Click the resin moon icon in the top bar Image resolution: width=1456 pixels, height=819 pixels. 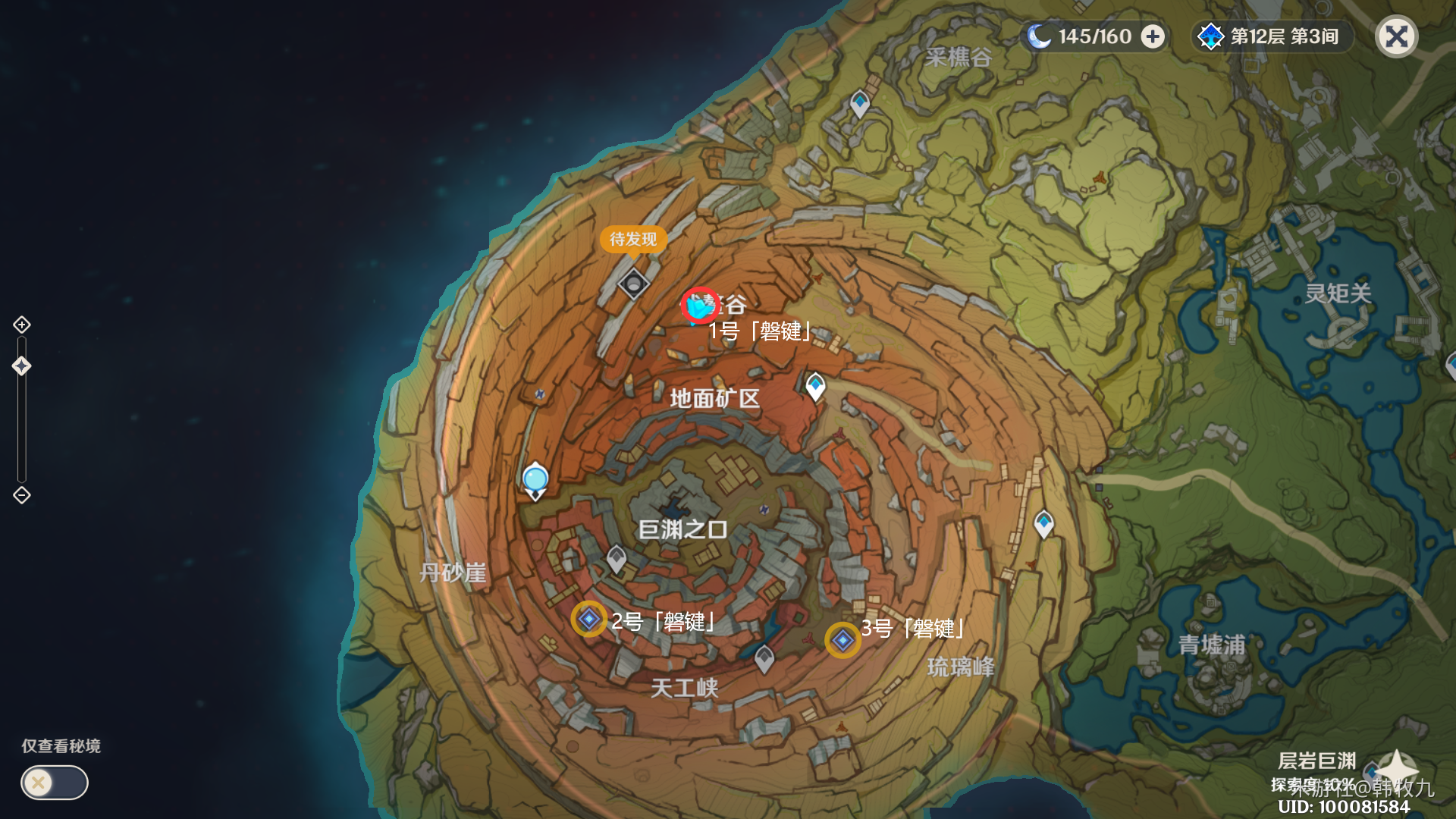pos(1039,36)
